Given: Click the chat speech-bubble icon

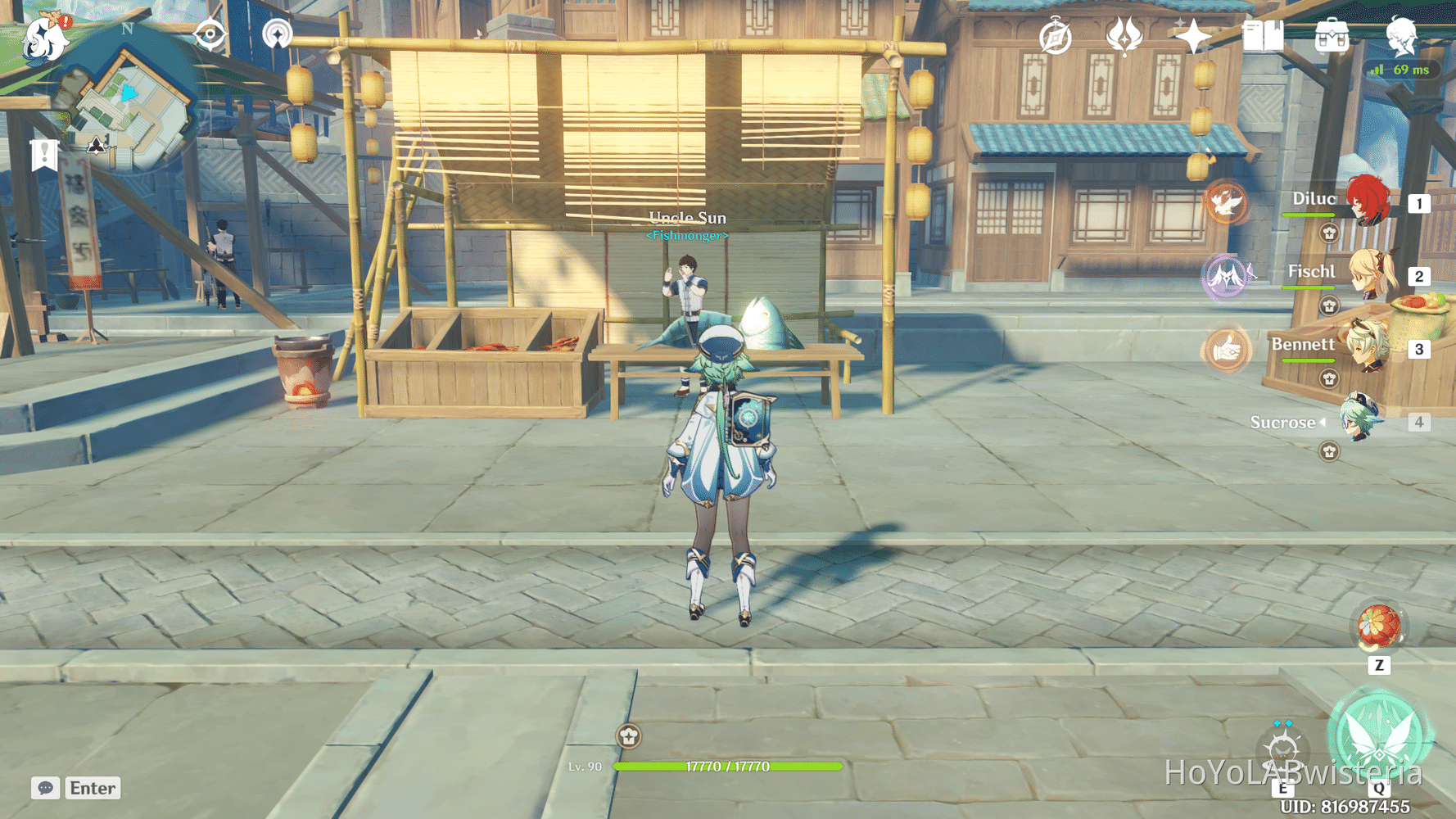Looking at the screenshot, I should (45, 788).
